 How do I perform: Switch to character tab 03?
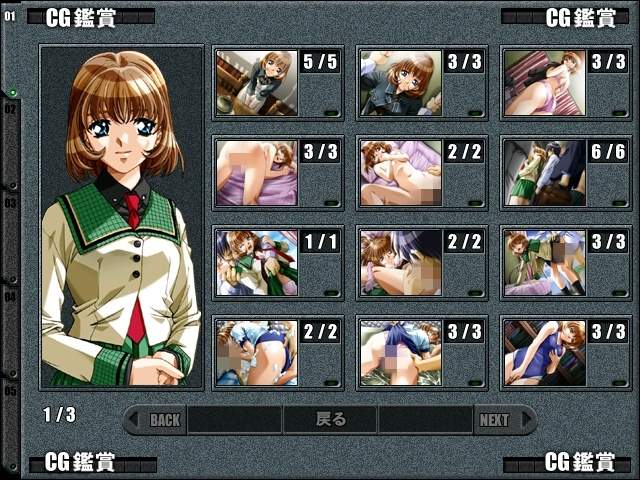coord(11,203)
